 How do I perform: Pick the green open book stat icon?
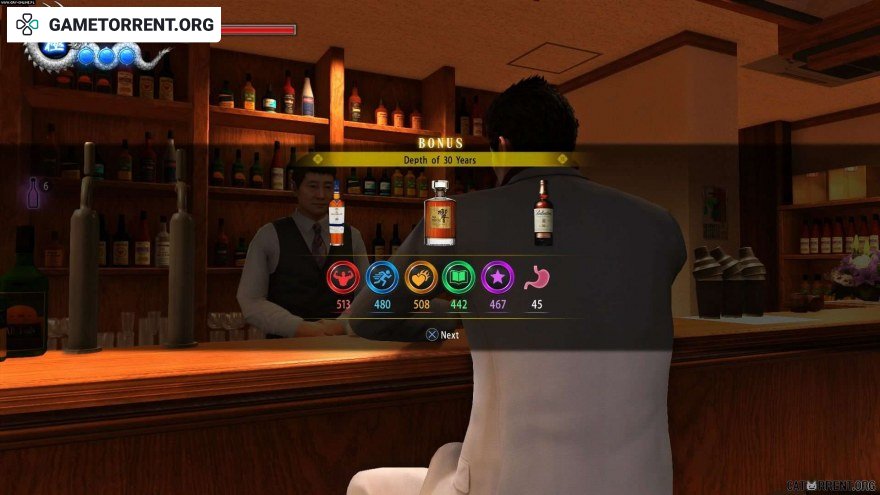[460, 277]
